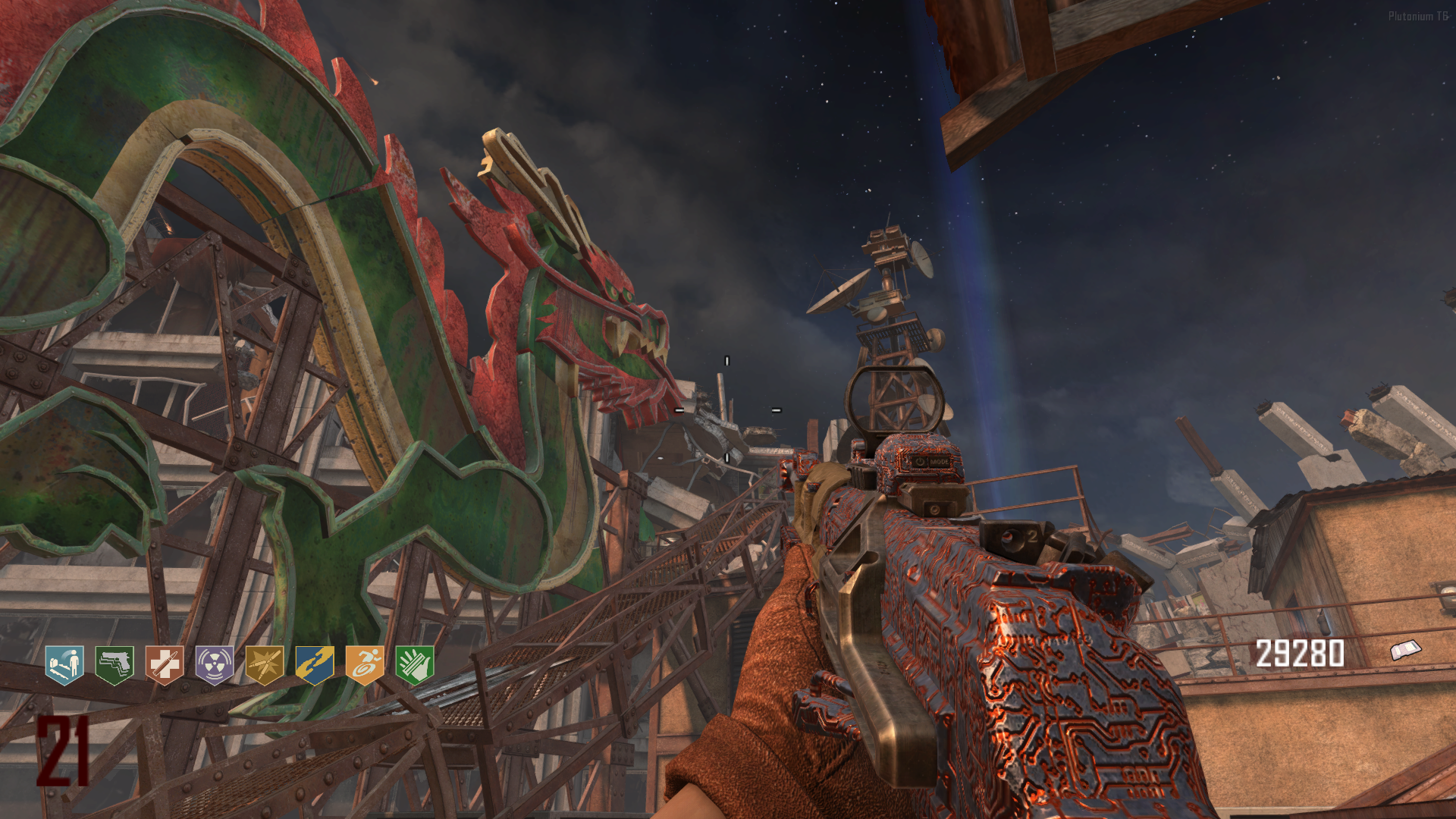Click the red cross Juggernog perk icon
Screen dimensions: 1456x819
(165, 665)
